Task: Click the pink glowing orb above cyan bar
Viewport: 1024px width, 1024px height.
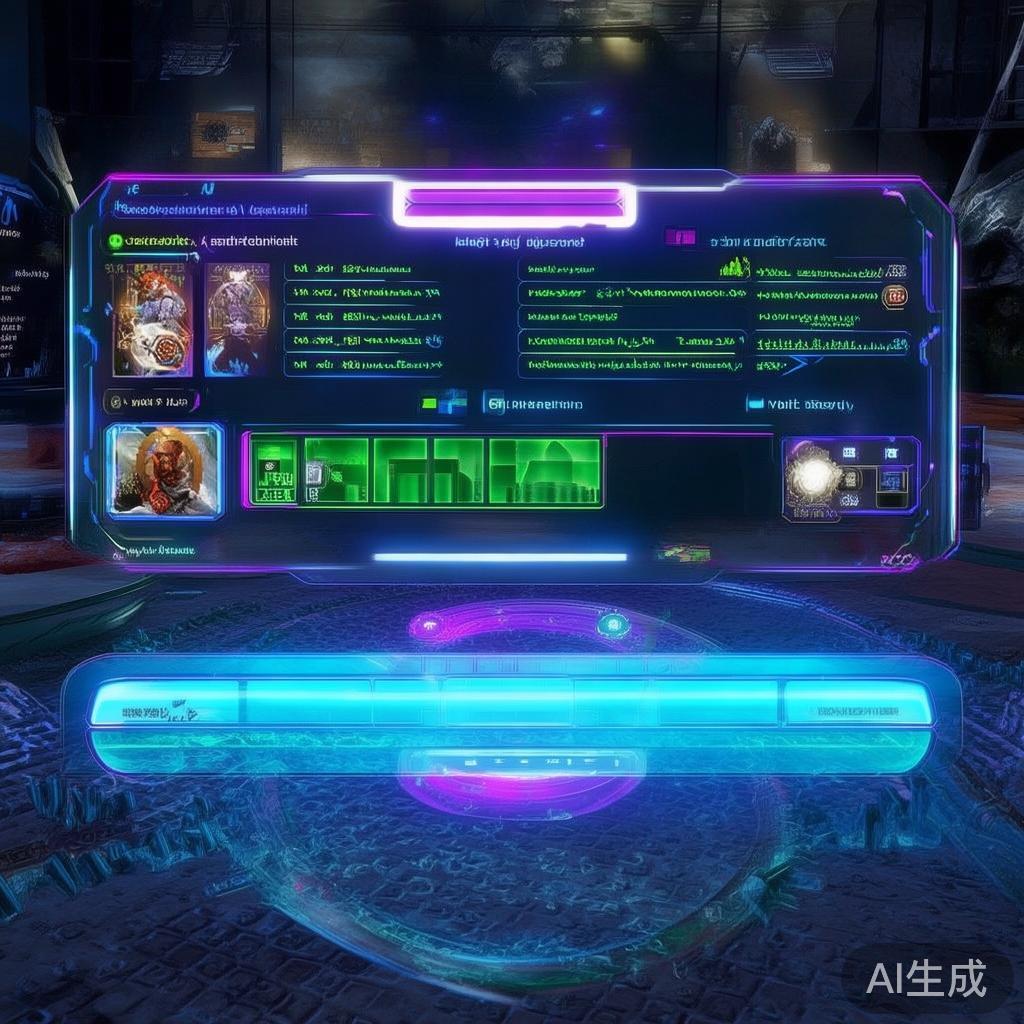Action: [x=428, y=627]
